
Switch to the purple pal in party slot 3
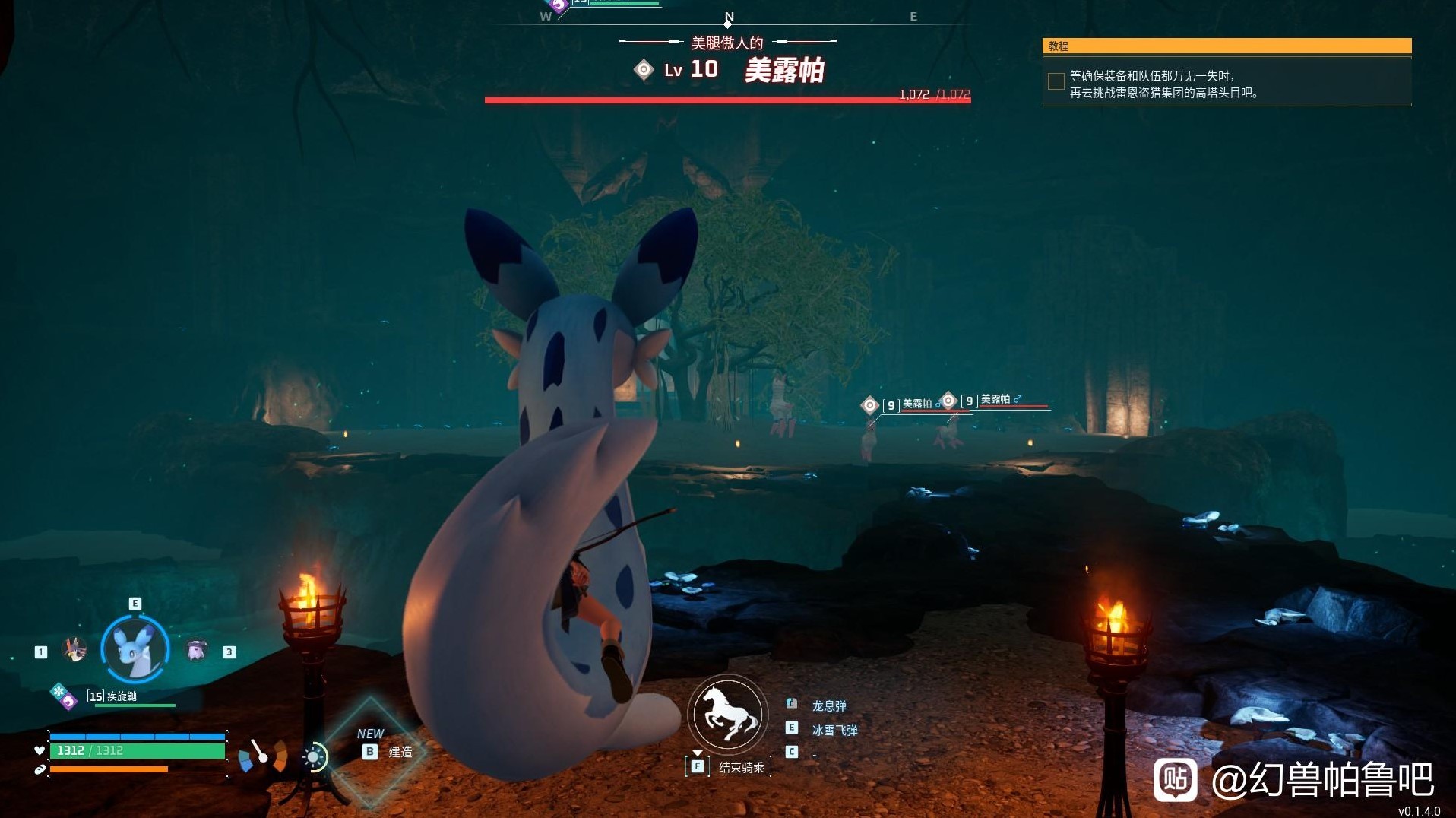(197, 651)
